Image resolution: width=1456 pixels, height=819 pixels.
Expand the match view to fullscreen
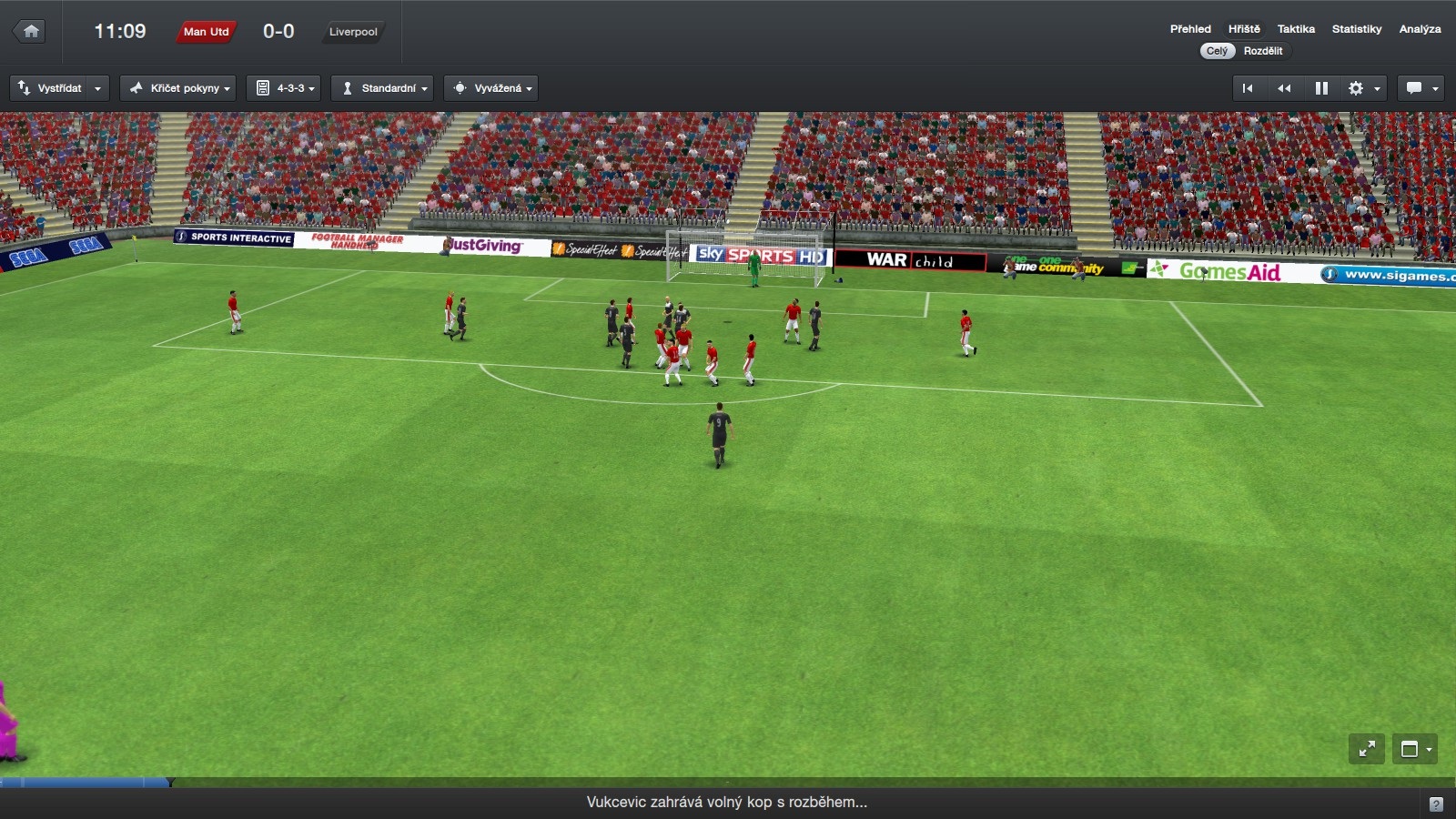coord(1367,749)
